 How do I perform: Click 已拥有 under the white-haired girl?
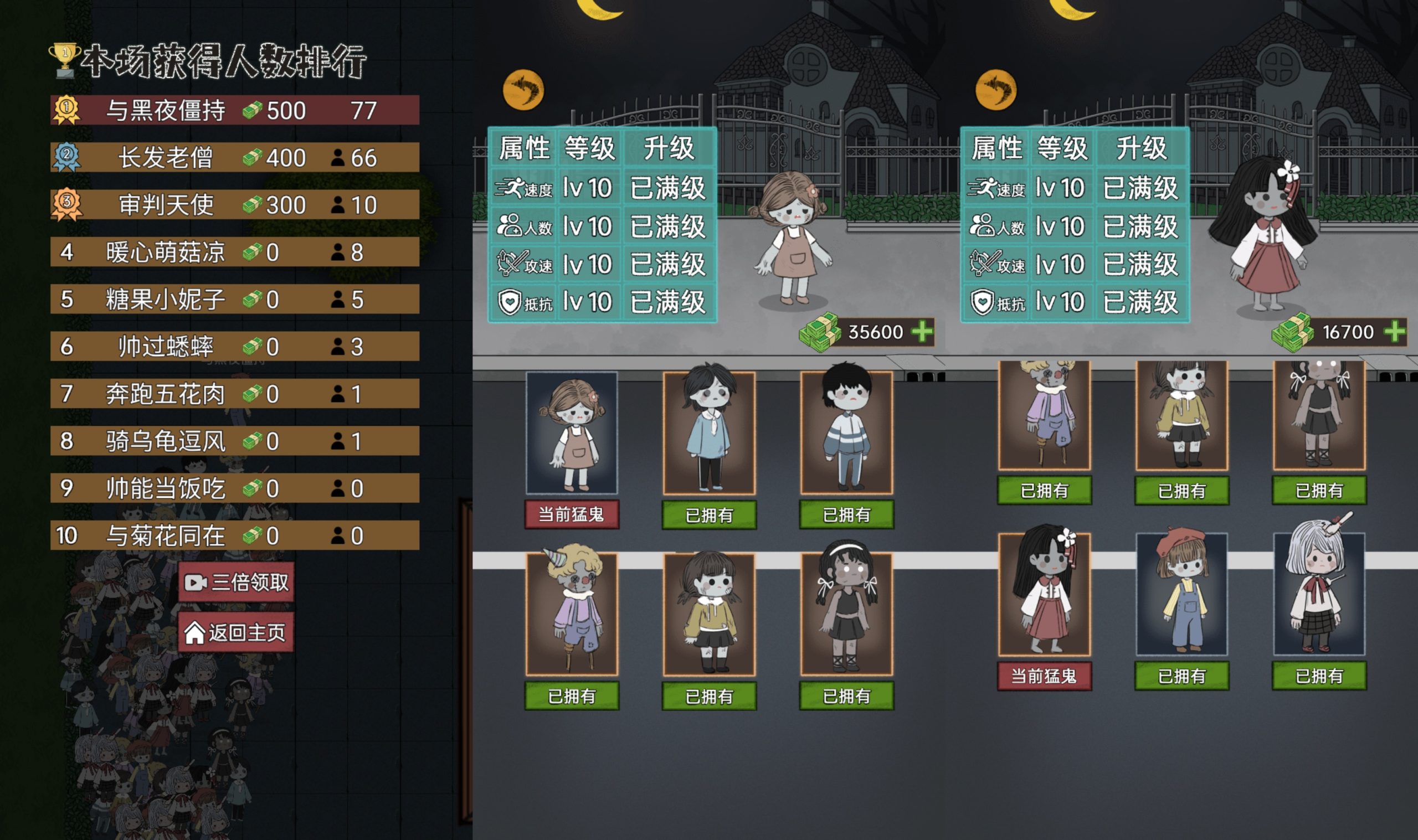(1319, 676)
